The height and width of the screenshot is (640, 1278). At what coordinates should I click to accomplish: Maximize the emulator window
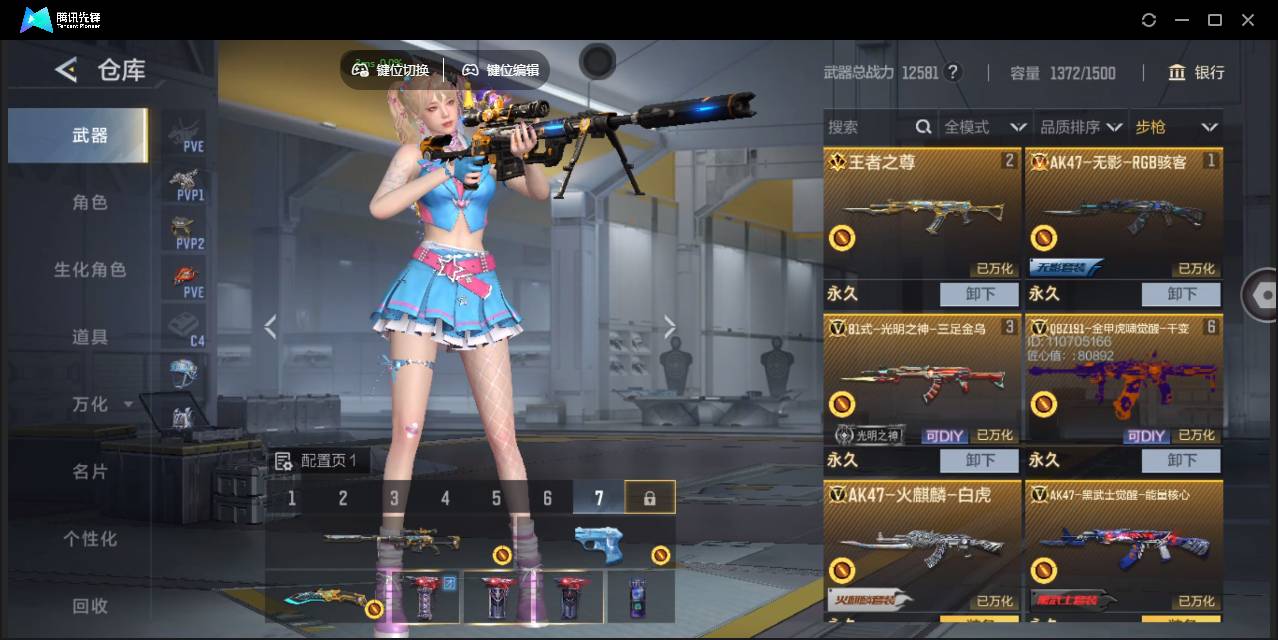[1215, 20]
